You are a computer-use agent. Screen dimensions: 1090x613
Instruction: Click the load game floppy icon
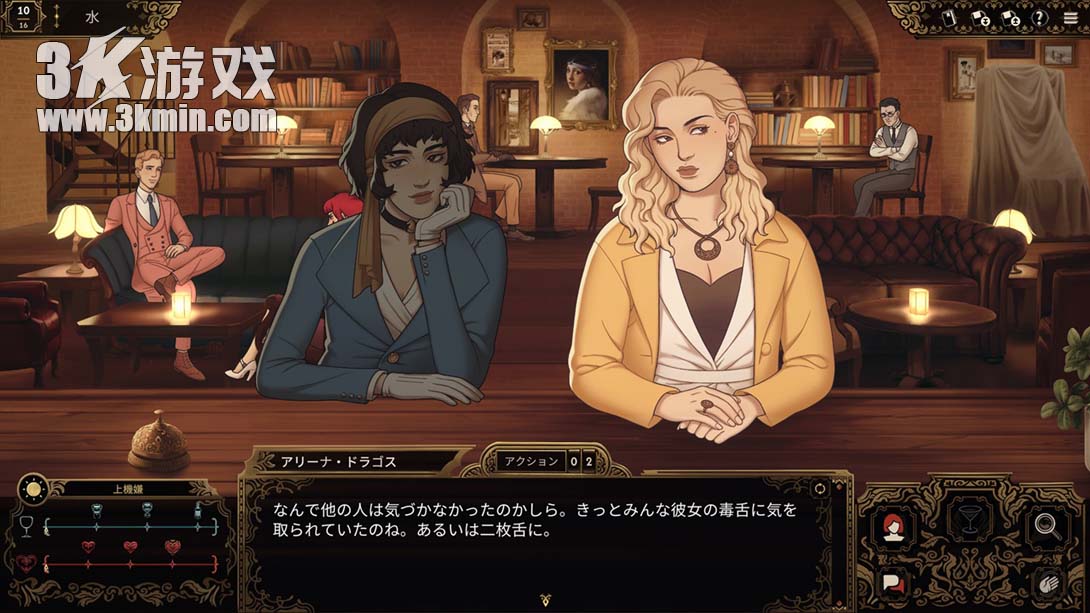click(1010, 17)
